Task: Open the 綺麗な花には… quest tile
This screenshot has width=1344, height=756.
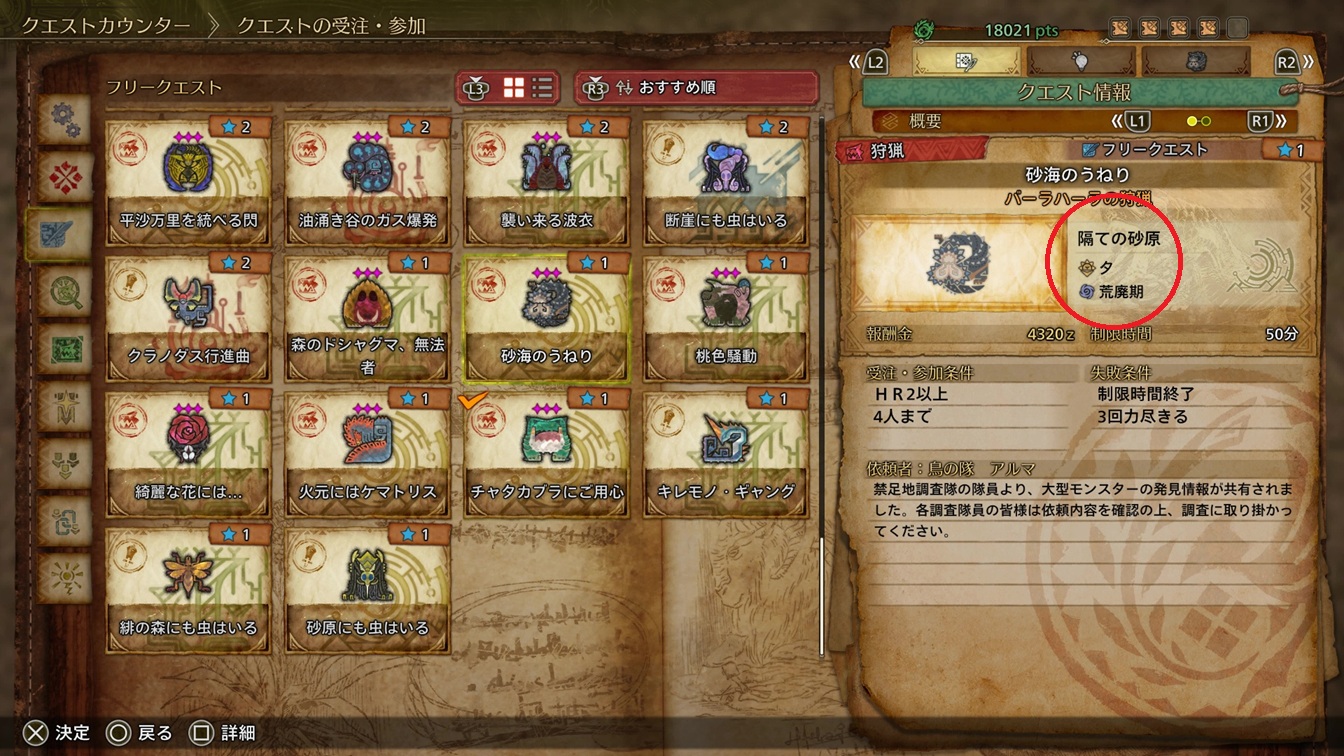Action: [x=187, y=452]
